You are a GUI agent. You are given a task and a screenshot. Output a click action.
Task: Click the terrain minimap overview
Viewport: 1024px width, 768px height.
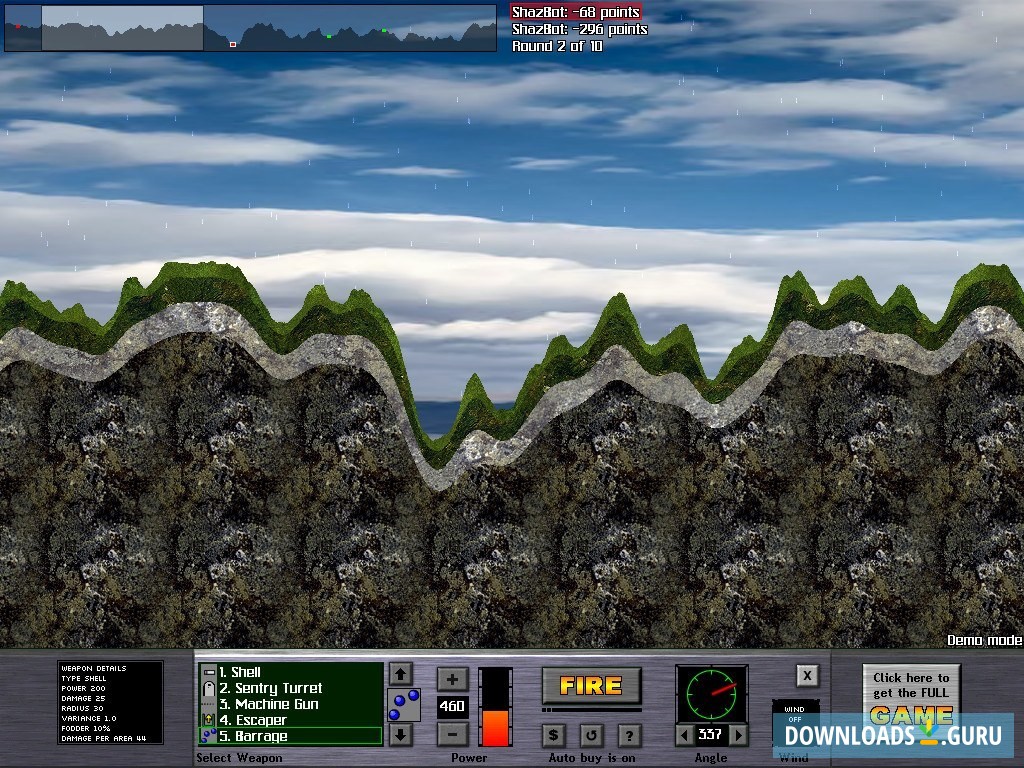point(250,28)
